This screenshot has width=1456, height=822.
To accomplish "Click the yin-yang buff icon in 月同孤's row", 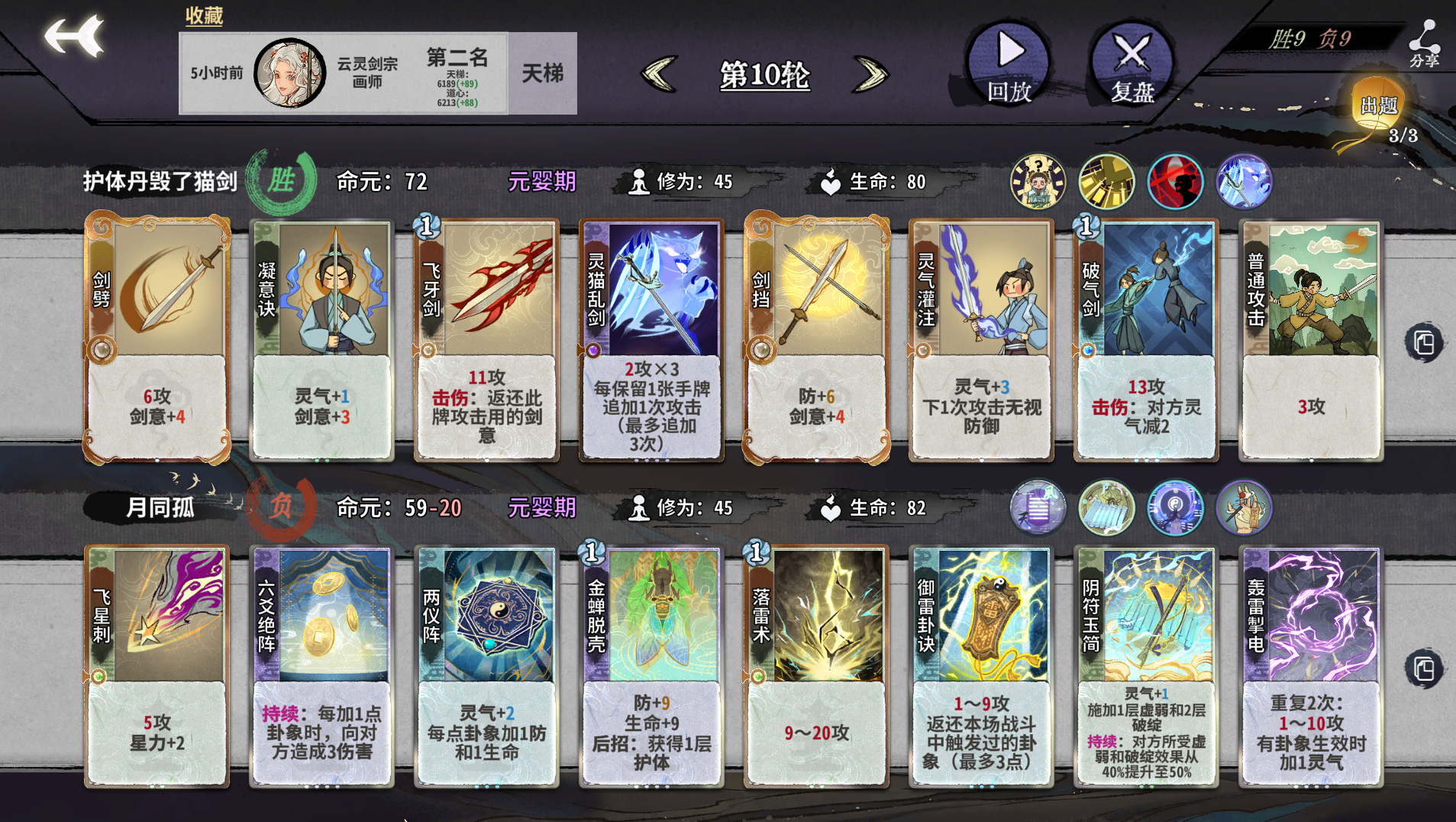I will coord(1176,506).
